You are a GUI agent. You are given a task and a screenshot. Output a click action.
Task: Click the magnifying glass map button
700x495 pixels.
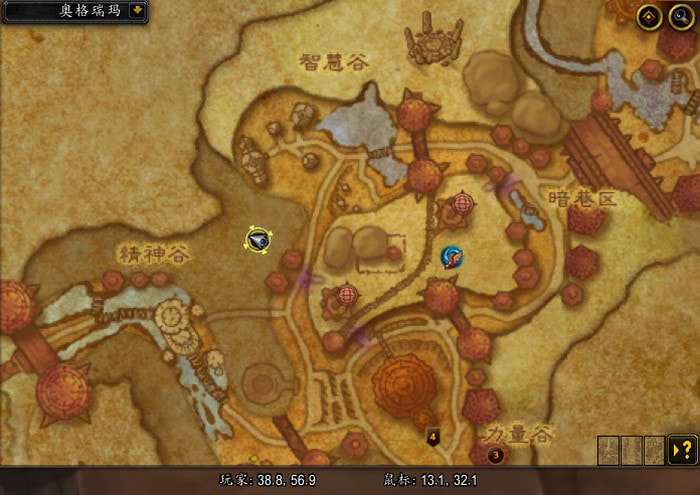[680, 16]
